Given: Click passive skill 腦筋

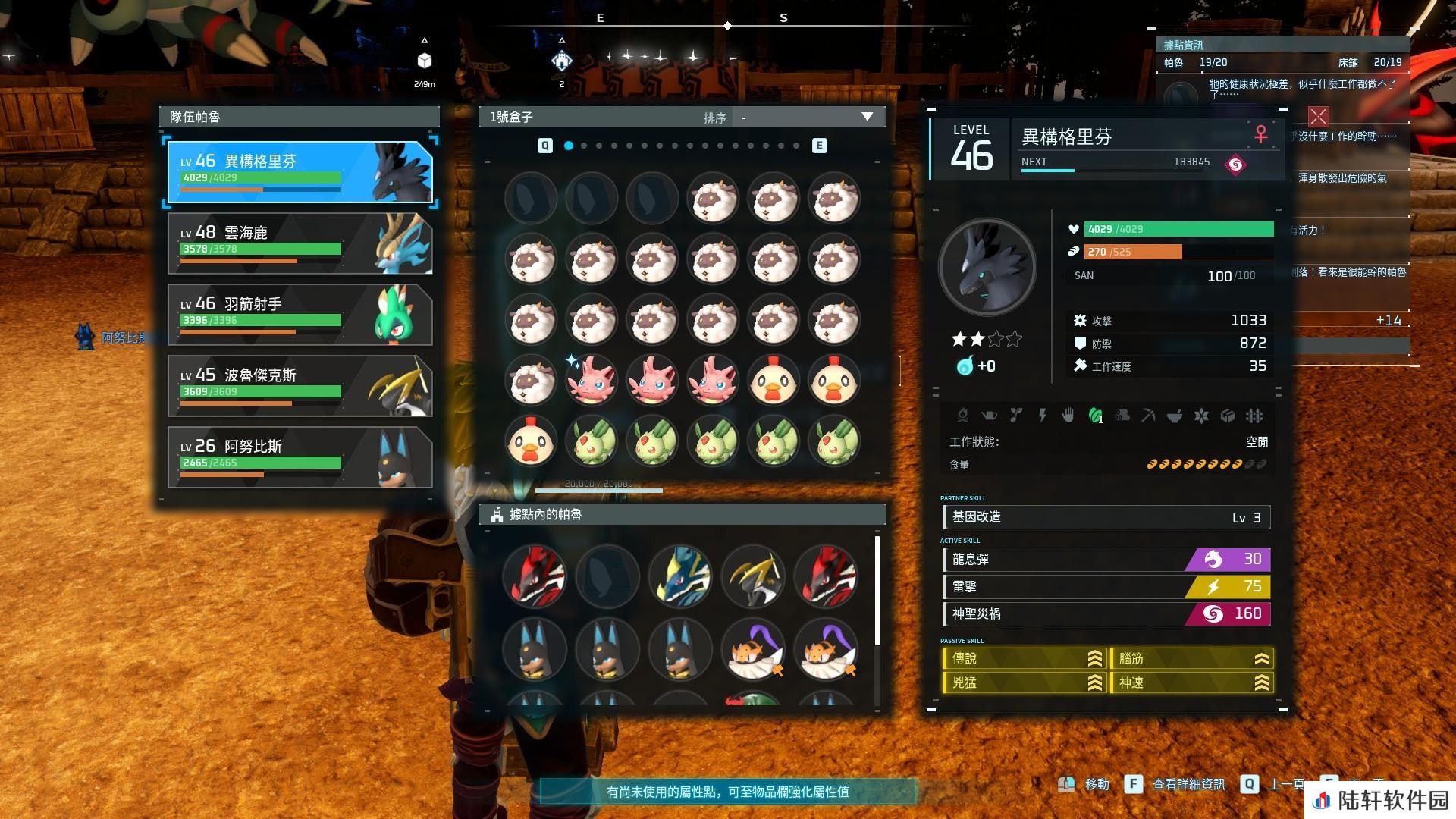Looking at the screenshot, I should 1191,659.
